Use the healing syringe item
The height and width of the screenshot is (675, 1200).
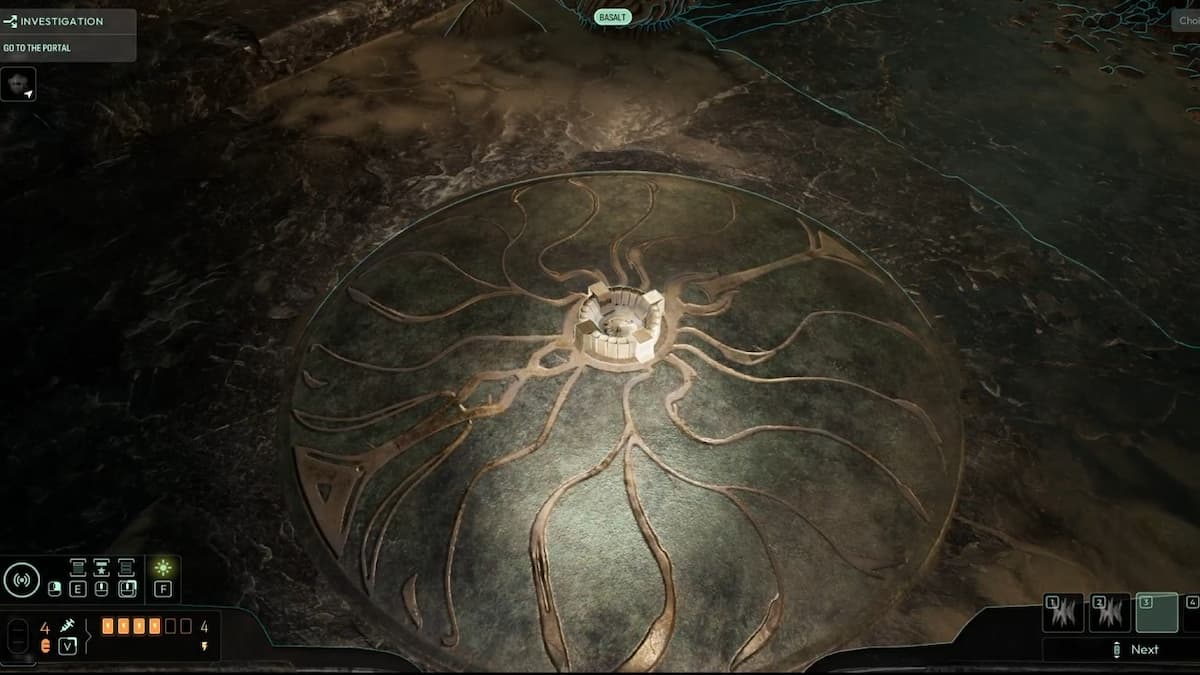click(x=67, y=627)
